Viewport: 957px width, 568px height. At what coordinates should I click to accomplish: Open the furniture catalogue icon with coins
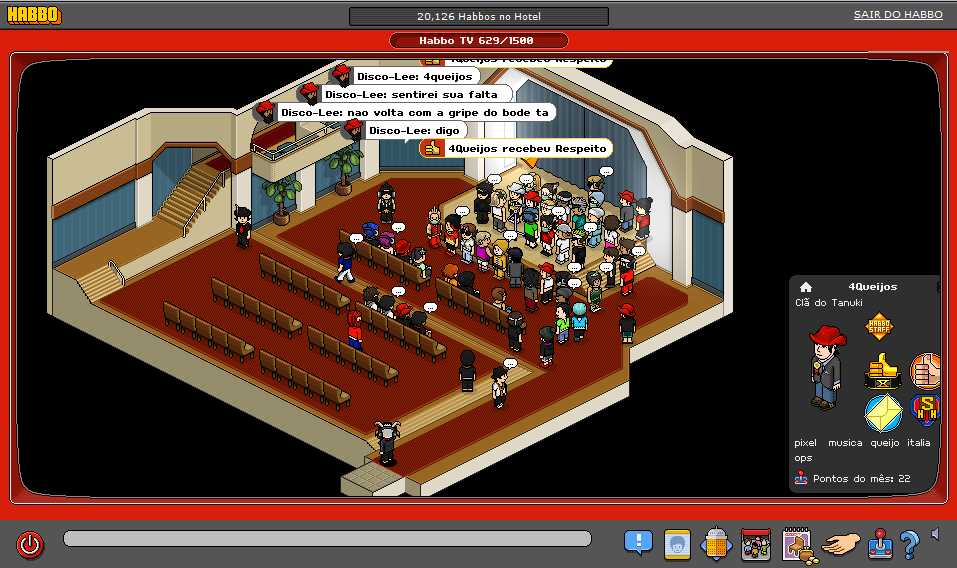798,544
